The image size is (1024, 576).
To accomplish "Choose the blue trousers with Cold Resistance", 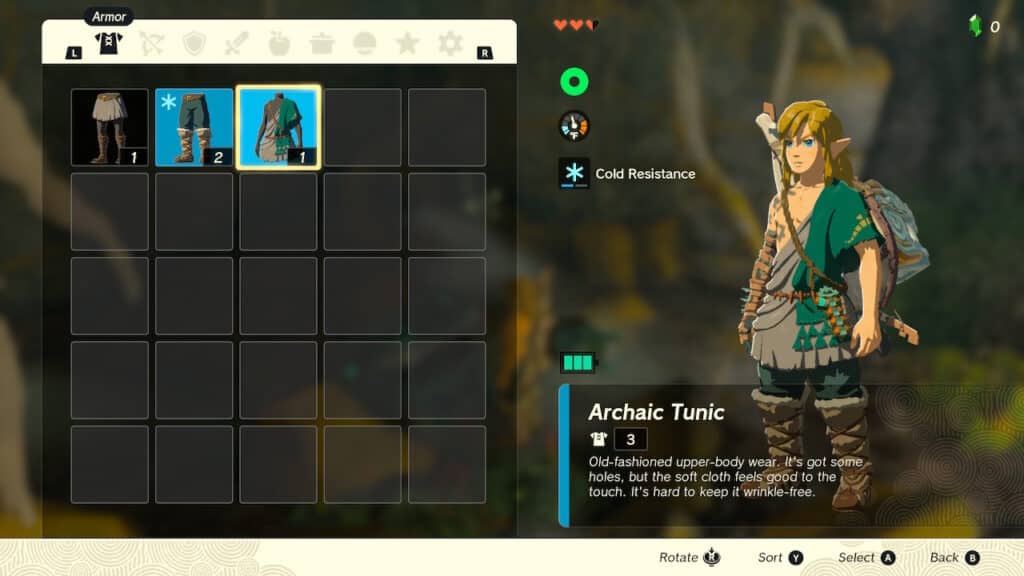I will 194,127.
